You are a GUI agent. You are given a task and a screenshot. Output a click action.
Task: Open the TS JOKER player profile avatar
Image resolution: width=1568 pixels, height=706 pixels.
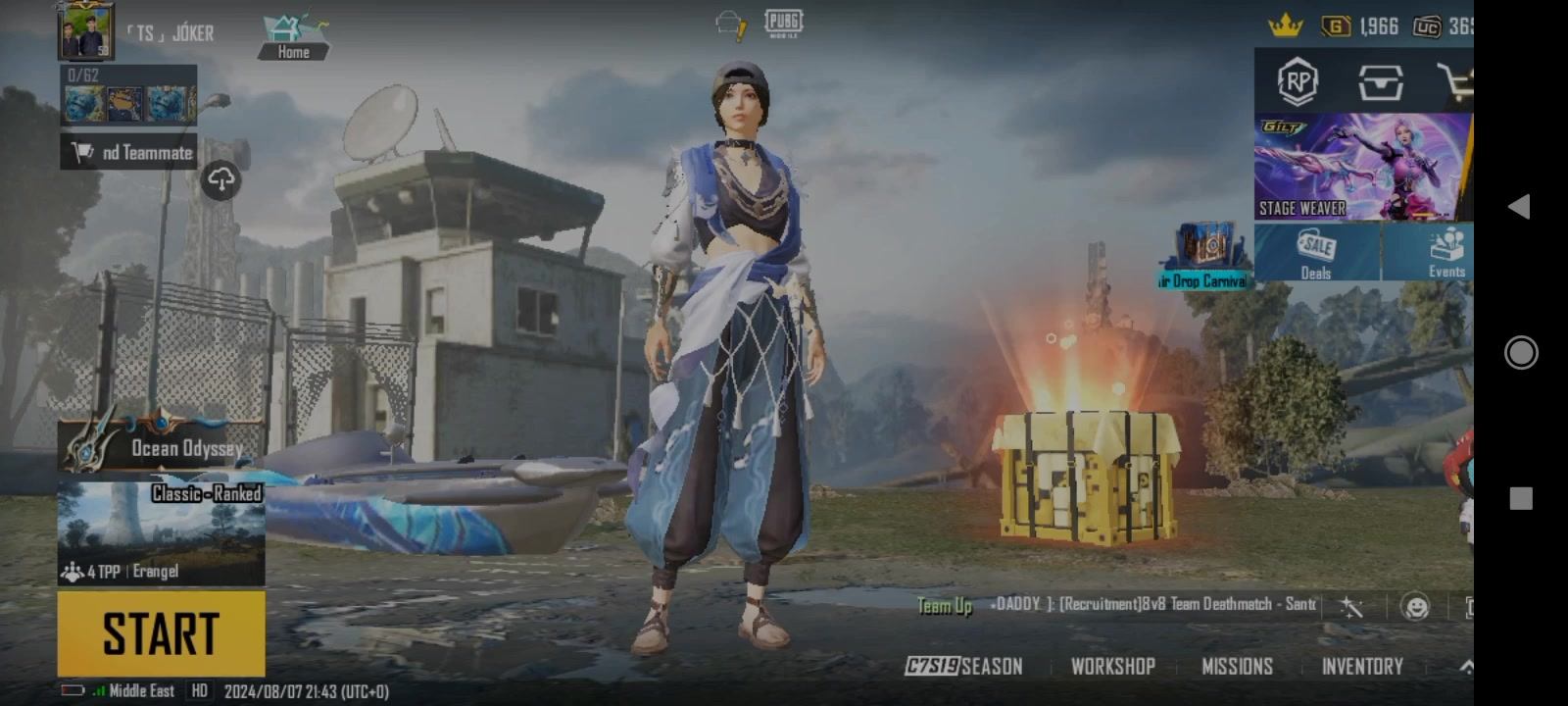pyautogui.click(x=85, y=33)
